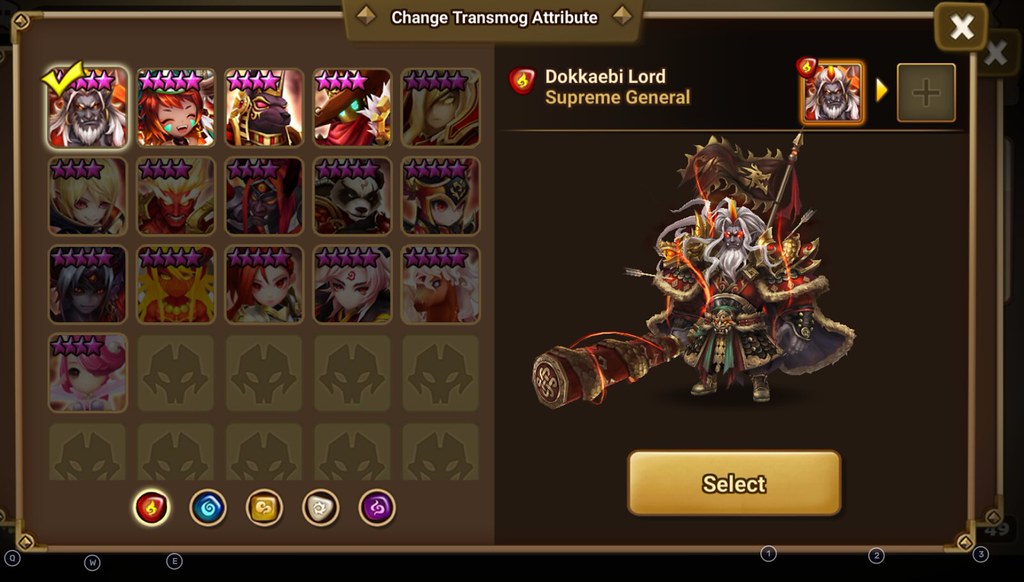Screen dimensions: 1024x582
Task: Filter monsters by fire attribute
Action: 152,507
